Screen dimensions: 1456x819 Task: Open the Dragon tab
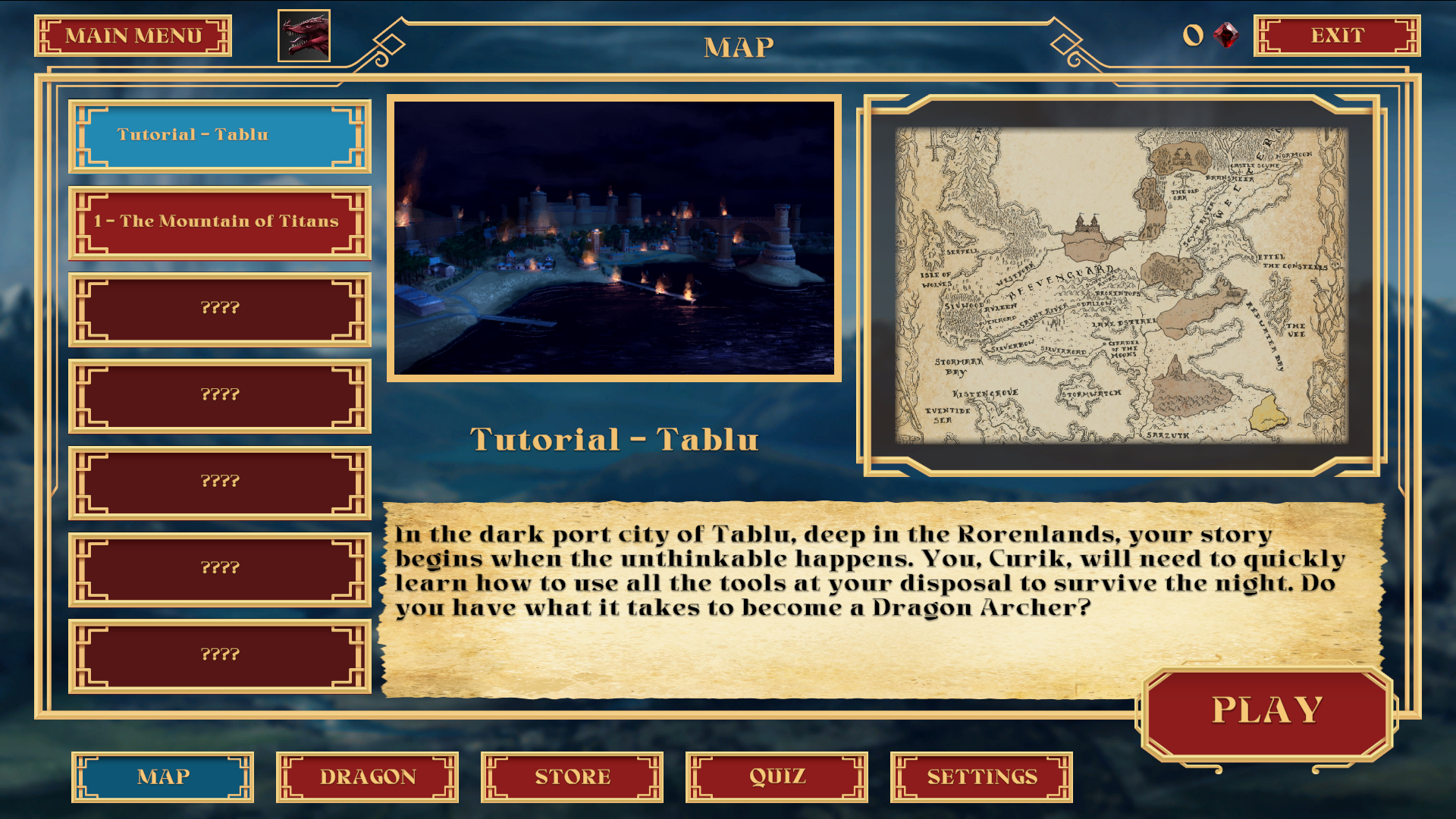(x=367, y=777)
